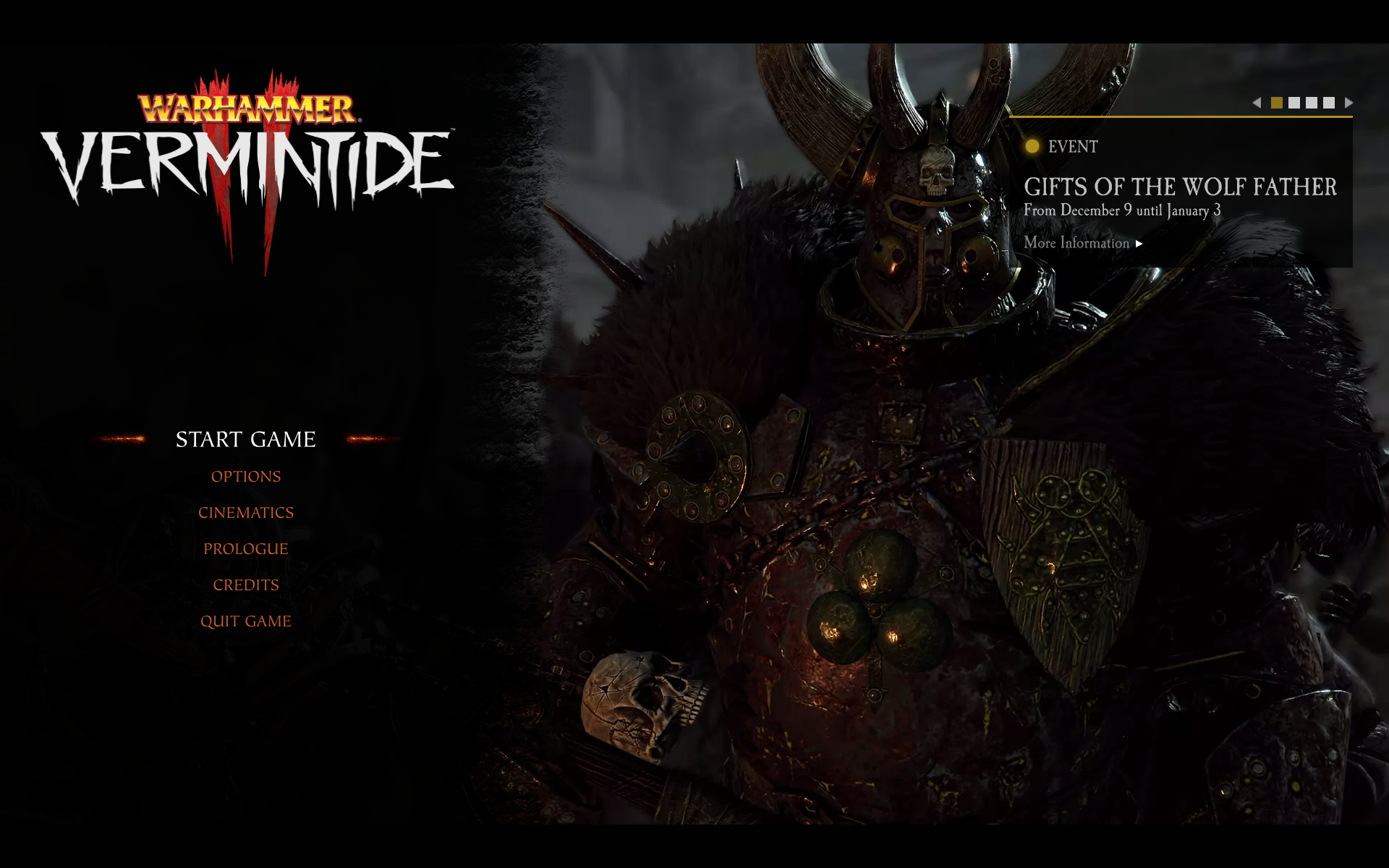This screenshot has height=868, width=1389.
Task: Show the previous news item with left arrow
Action: (1257, 103)
